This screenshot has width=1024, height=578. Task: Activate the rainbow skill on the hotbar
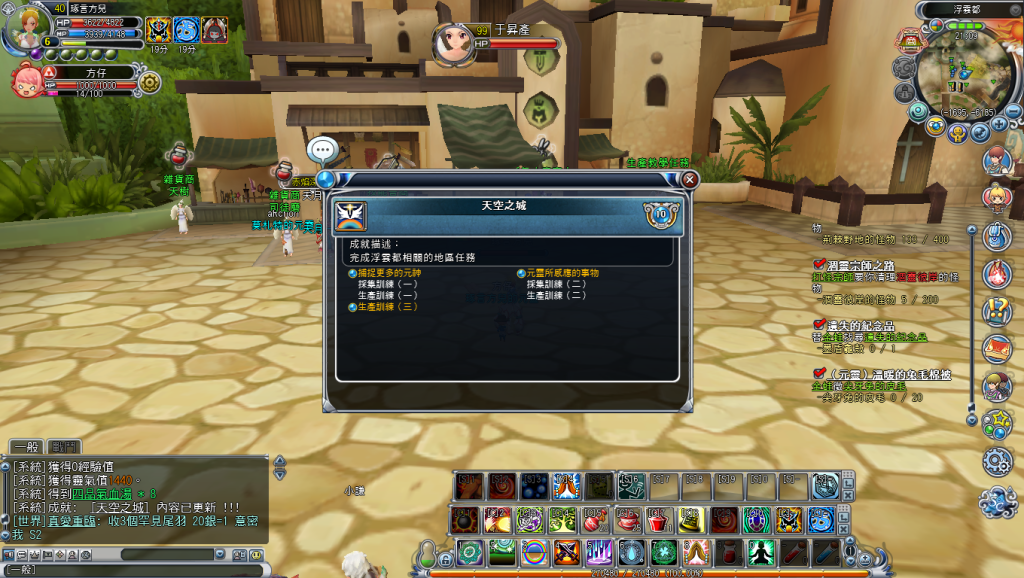point(534,552)
